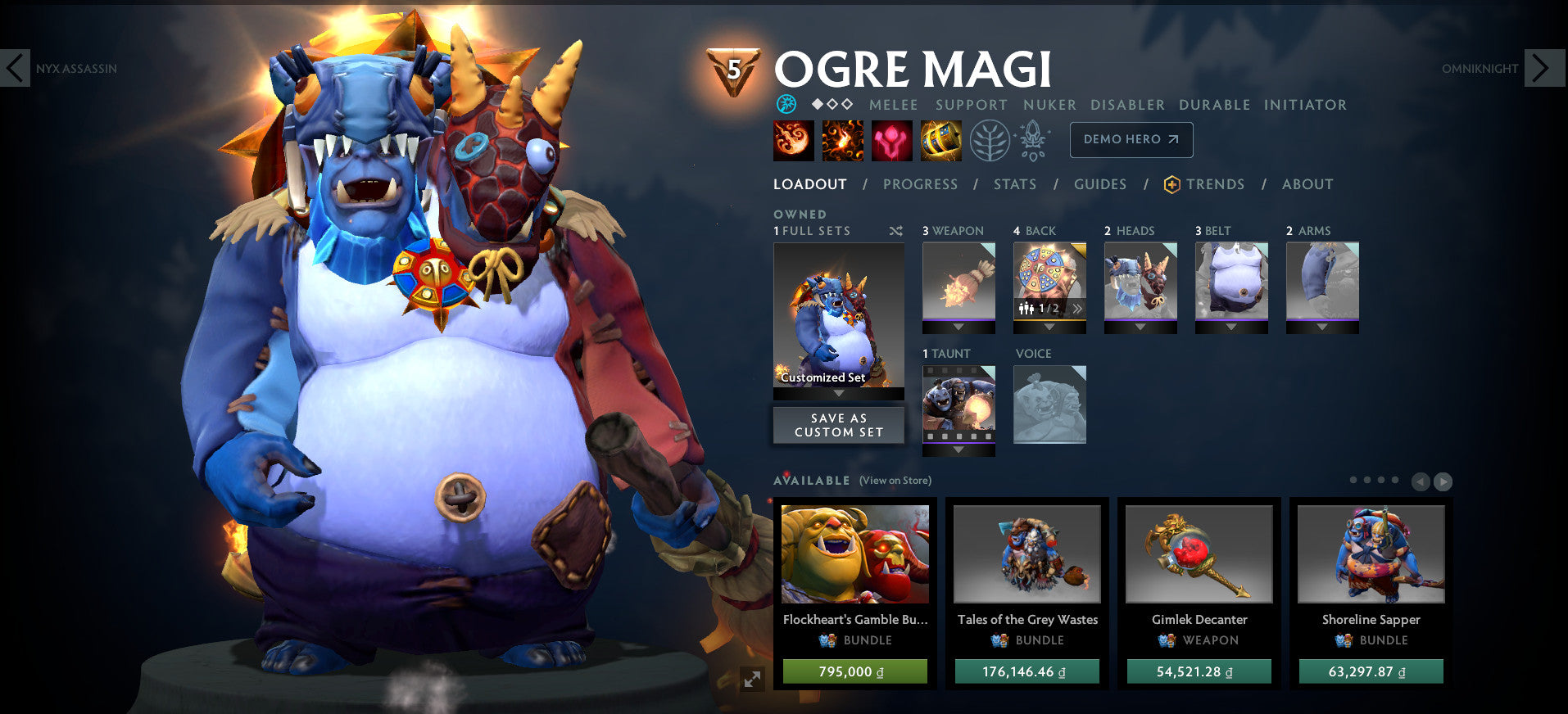Choose the Heads equipment slot

(x=1140, y=281)
